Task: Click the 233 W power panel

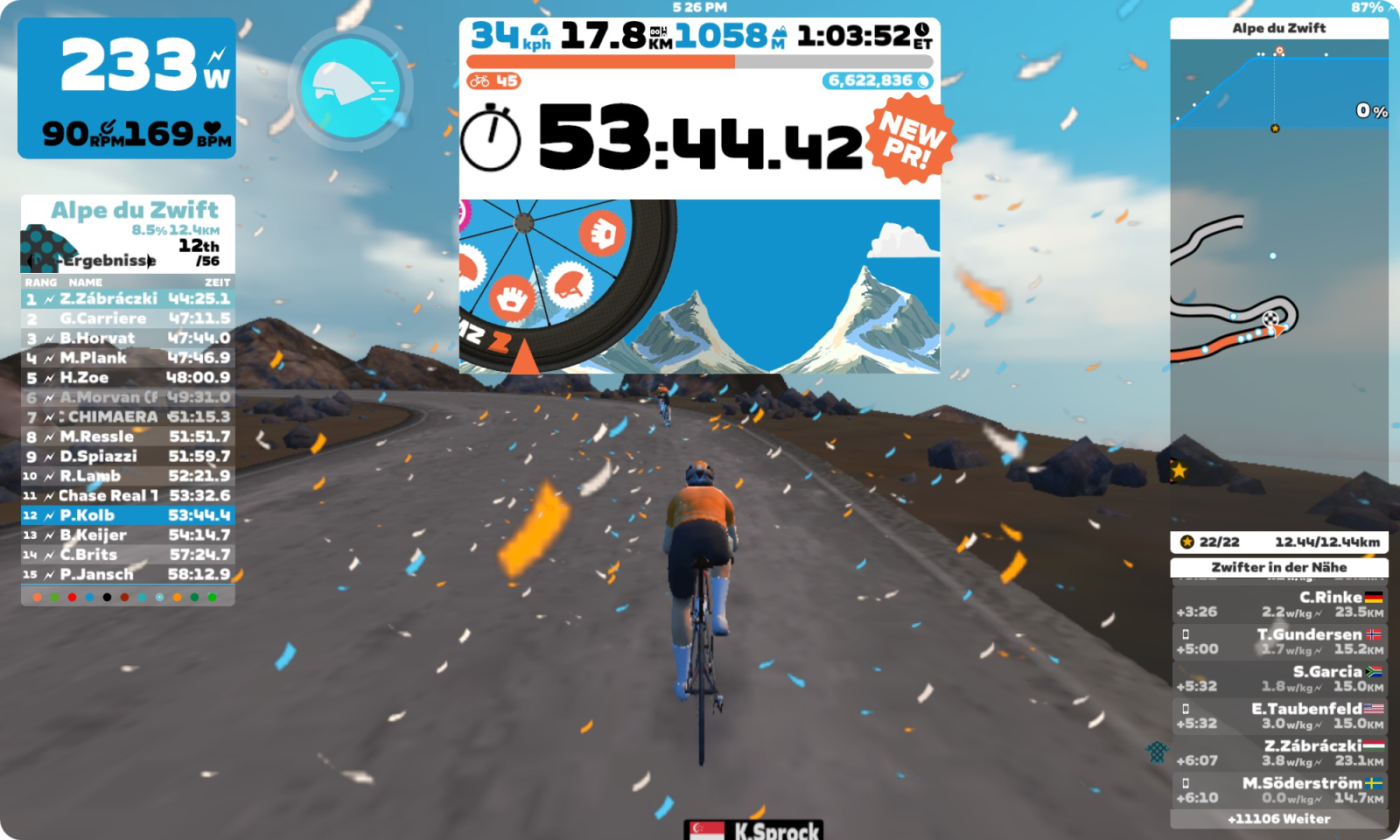Action: coord(127,87)
